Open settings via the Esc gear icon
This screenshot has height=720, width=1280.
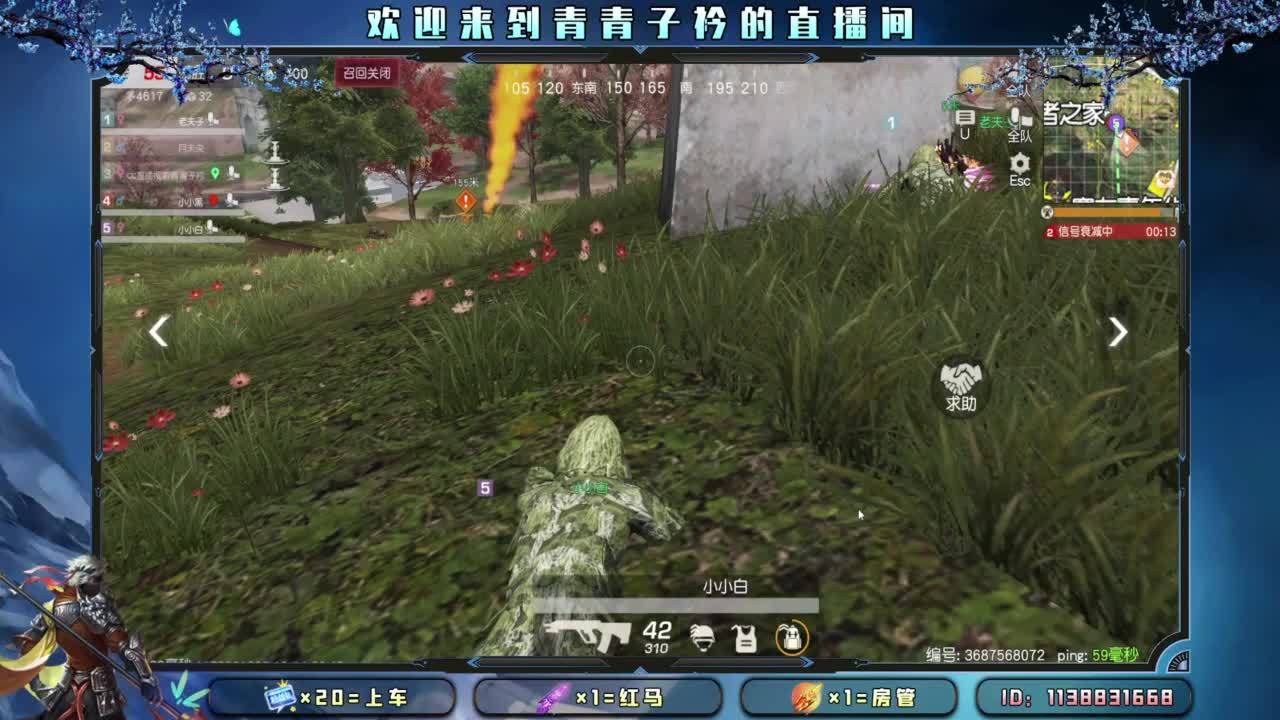1019,163
